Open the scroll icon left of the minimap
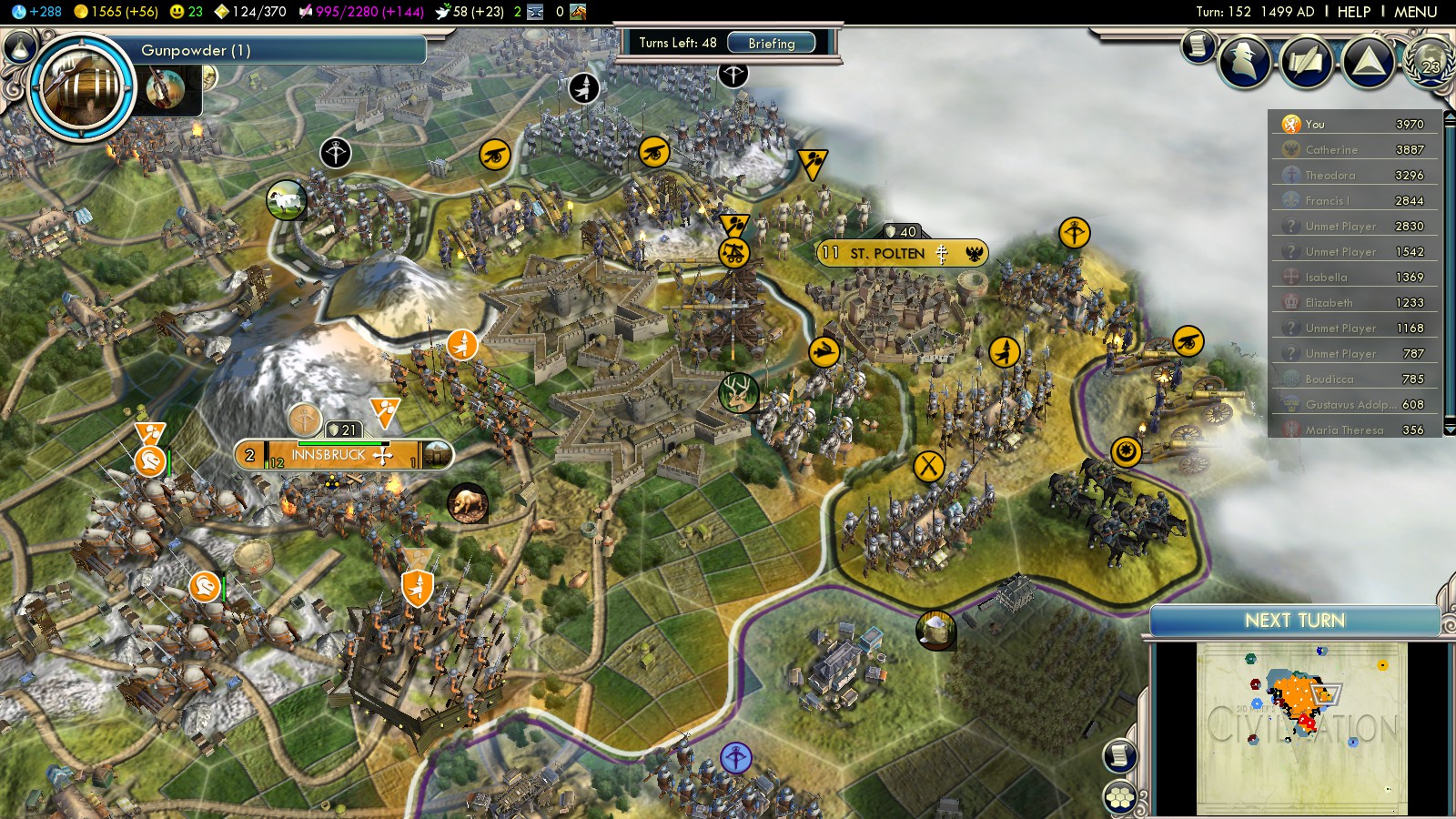The width and height of the screenshot is (1456, 819). point(1120,755)
